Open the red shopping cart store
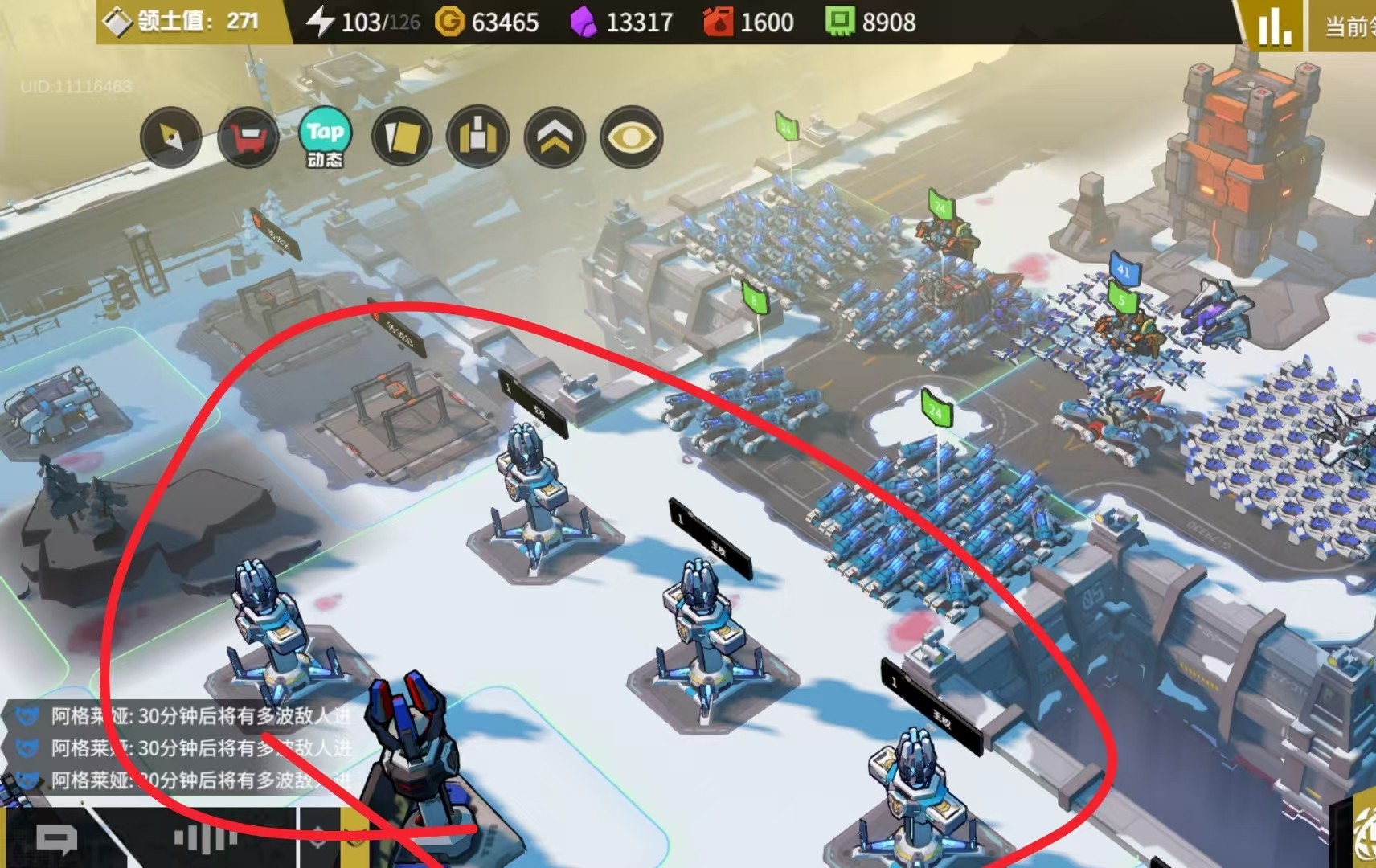Image resolution: width=1376 pixels, height=868 pixels. point(248,137)
